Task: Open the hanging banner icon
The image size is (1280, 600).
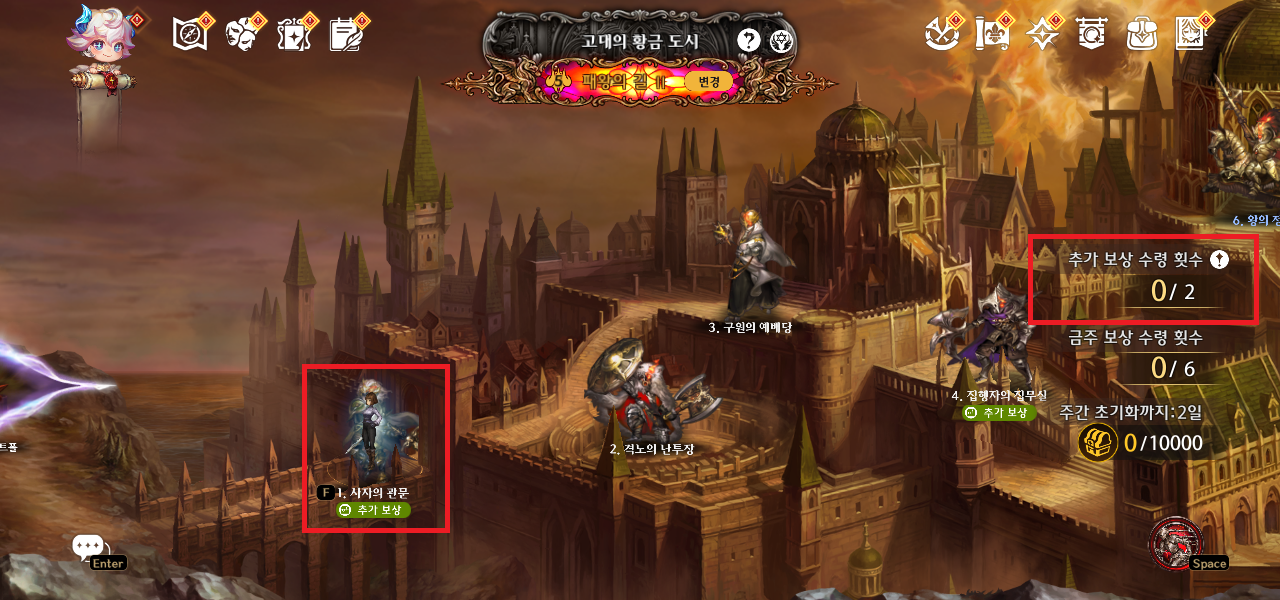Action: tap(1091, 34)
